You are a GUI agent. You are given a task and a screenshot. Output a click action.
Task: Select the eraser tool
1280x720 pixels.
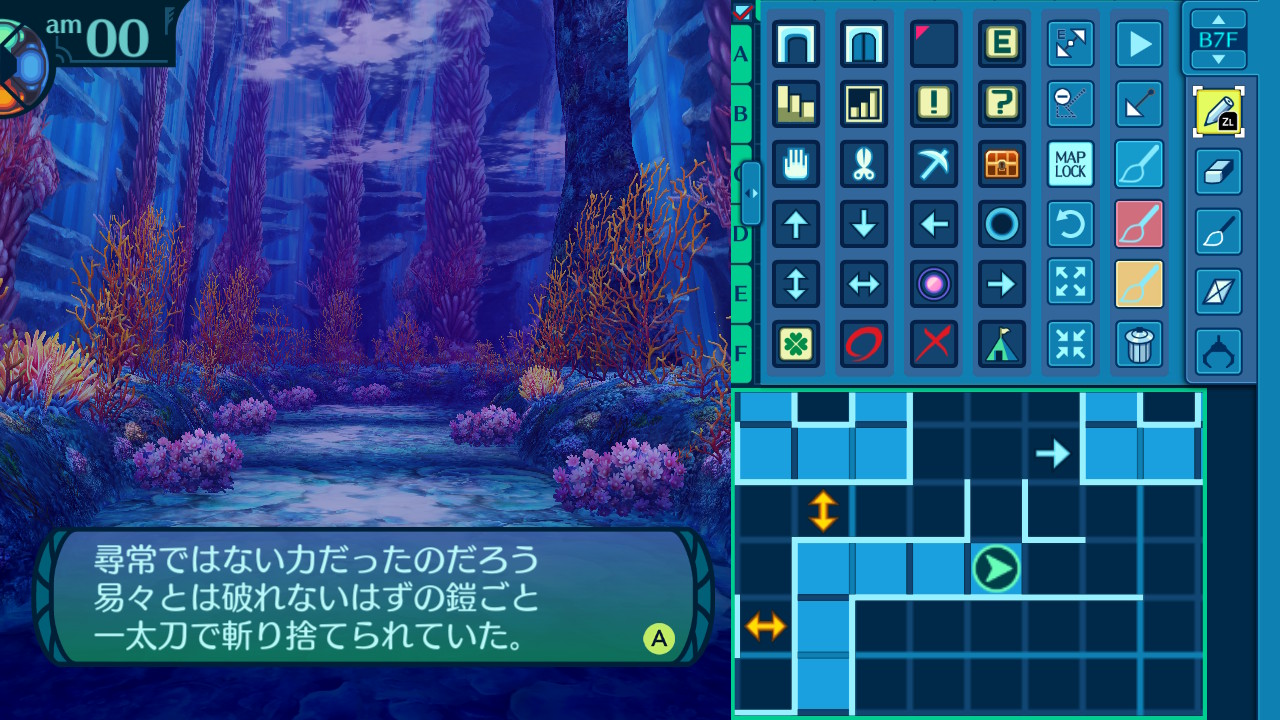[x=1219, y=172]
